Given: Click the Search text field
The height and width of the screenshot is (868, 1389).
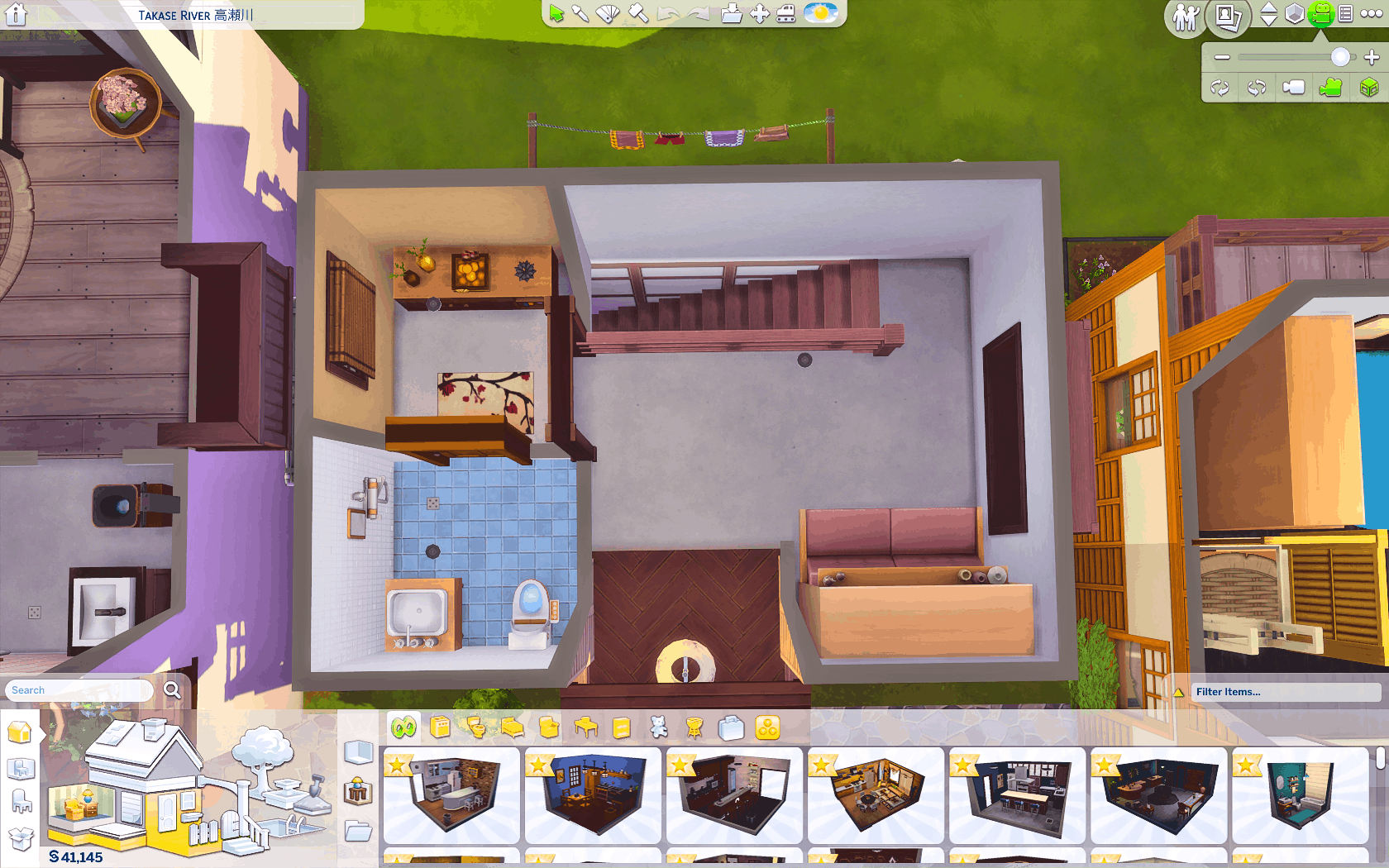Looking at the screenshot, I should (x=79, y=690).
